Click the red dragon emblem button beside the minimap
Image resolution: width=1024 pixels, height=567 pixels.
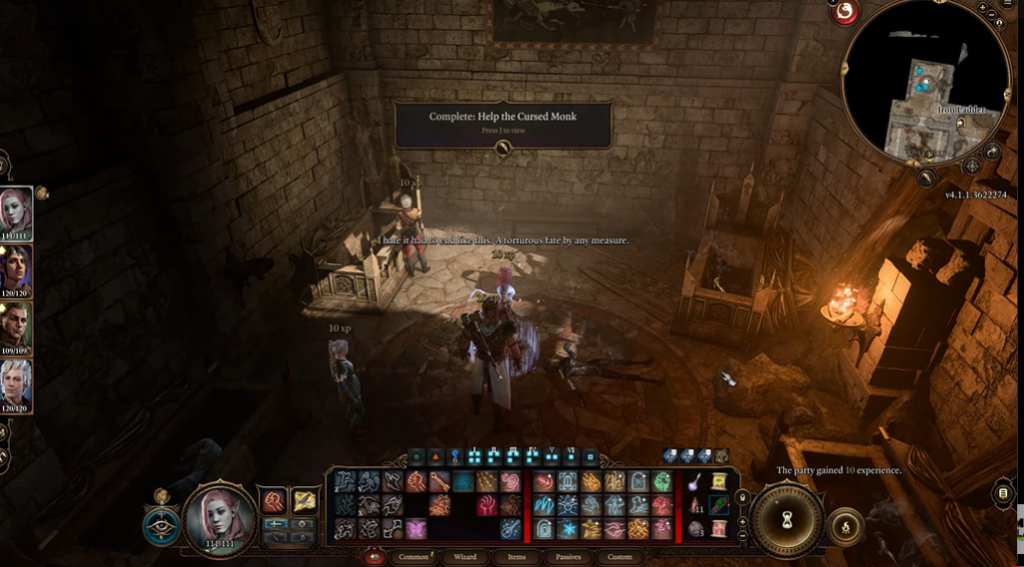pyautogui.click(x=846, y=11)
